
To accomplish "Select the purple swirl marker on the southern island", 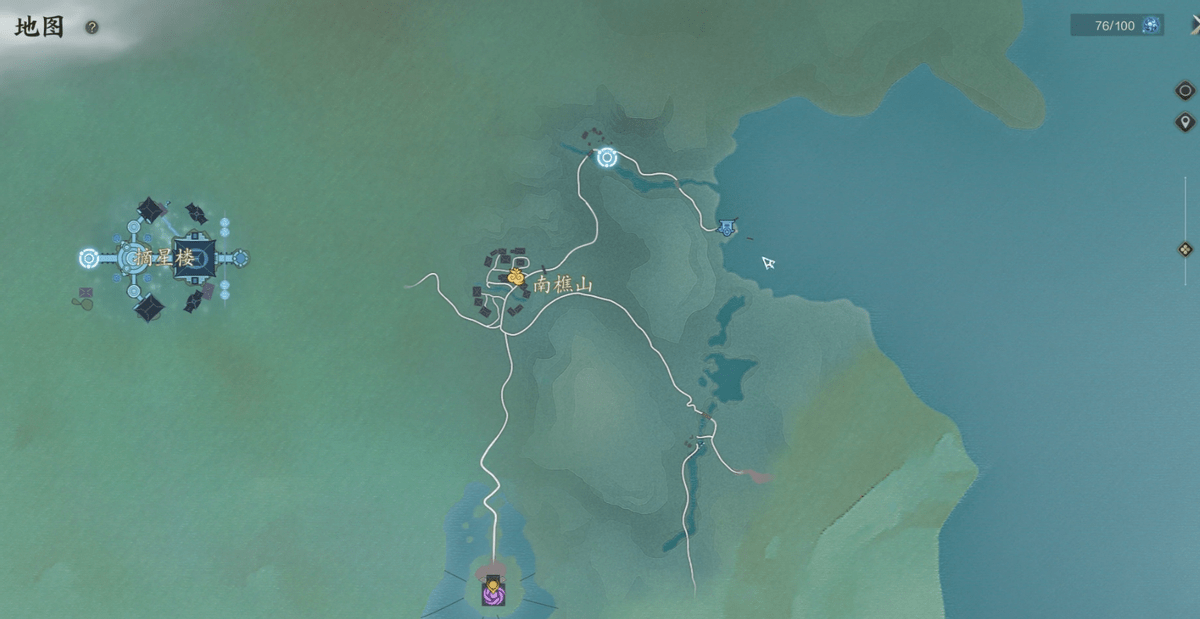I will pos(492,594).
